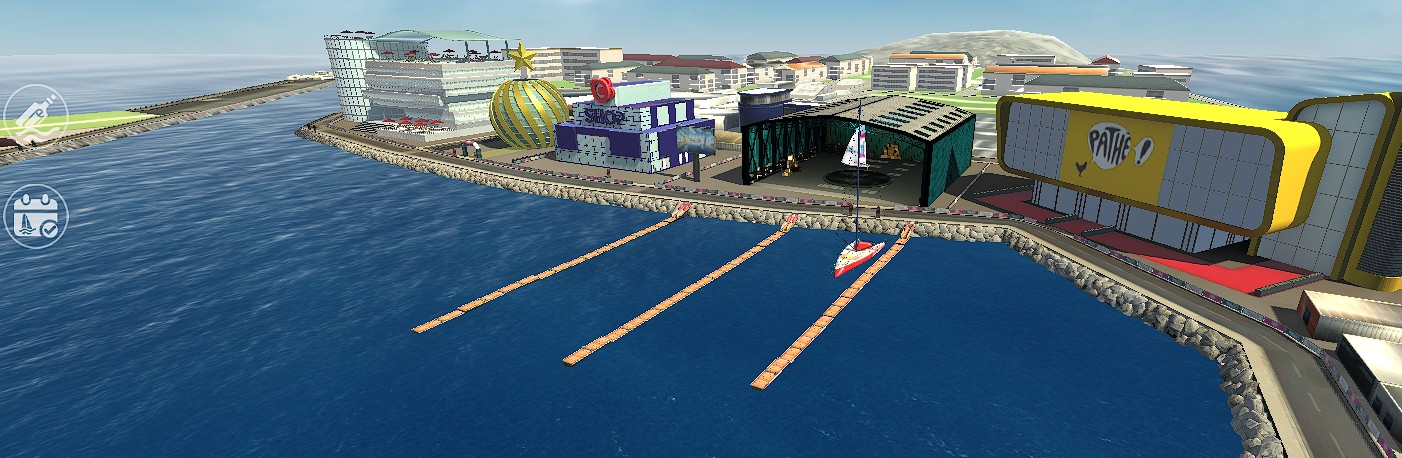
Task: Open the sailing calendar events icon
Action: click(x=36, y=215)
